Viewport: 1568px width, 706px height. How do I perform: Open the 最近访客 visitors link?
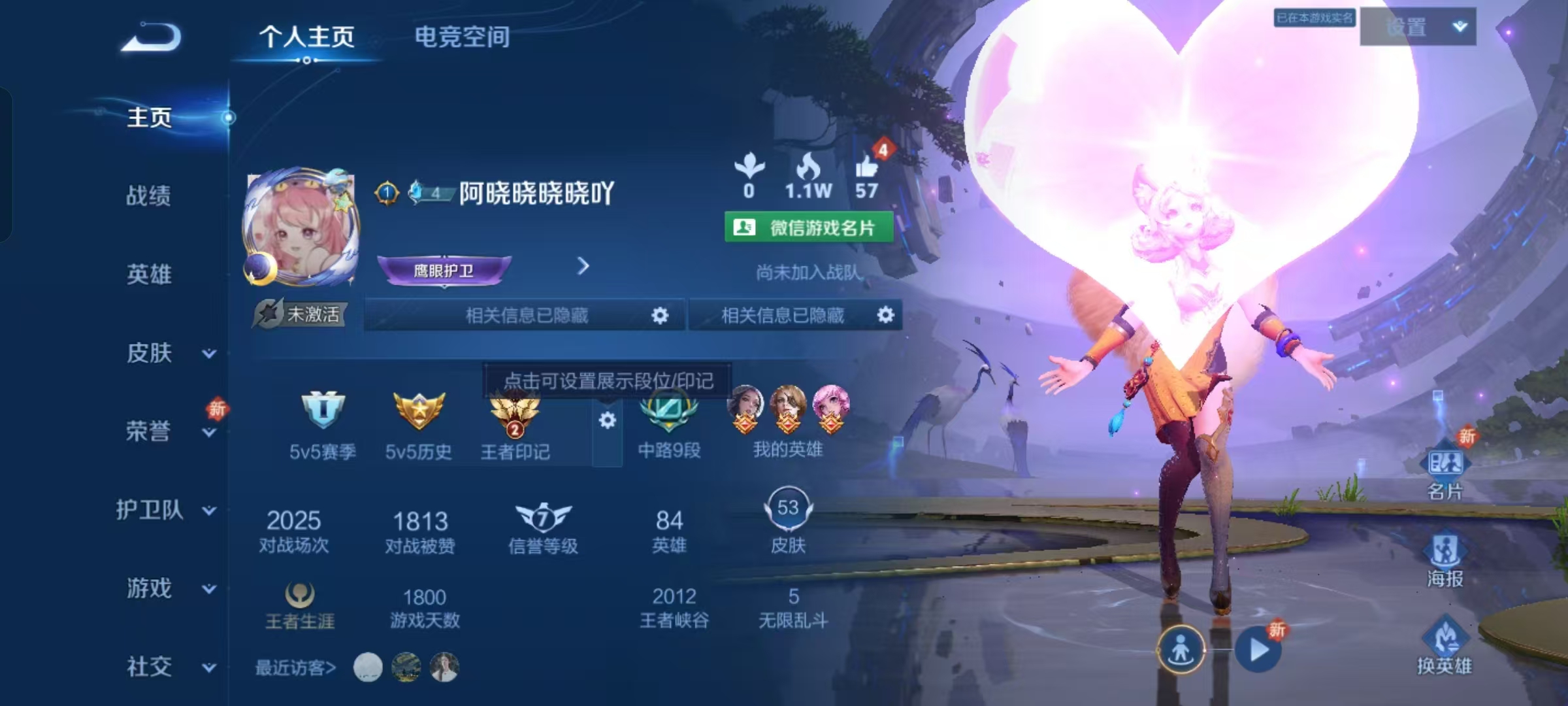(295, 668)
